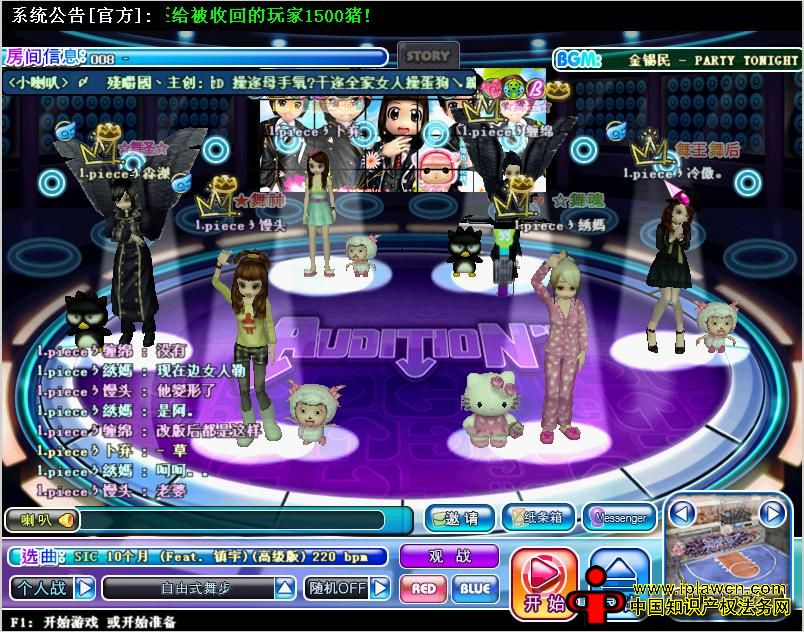Select the basketball court stage thumbnail
The width and height of the screenshot is (804, 632).
[727, 560]
